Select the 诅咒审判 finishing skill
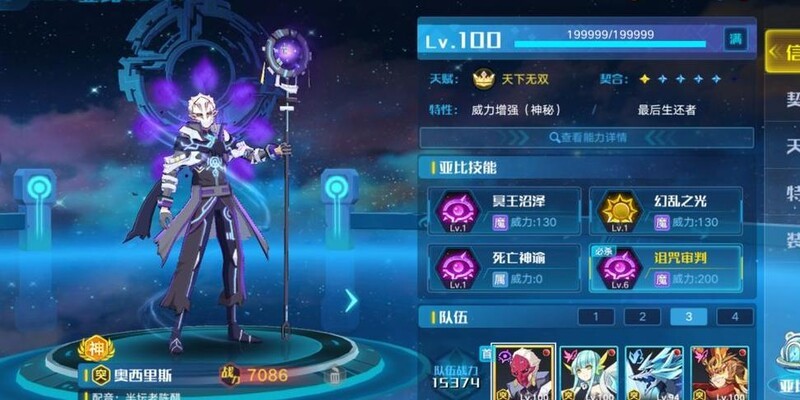 coord(665,268)
